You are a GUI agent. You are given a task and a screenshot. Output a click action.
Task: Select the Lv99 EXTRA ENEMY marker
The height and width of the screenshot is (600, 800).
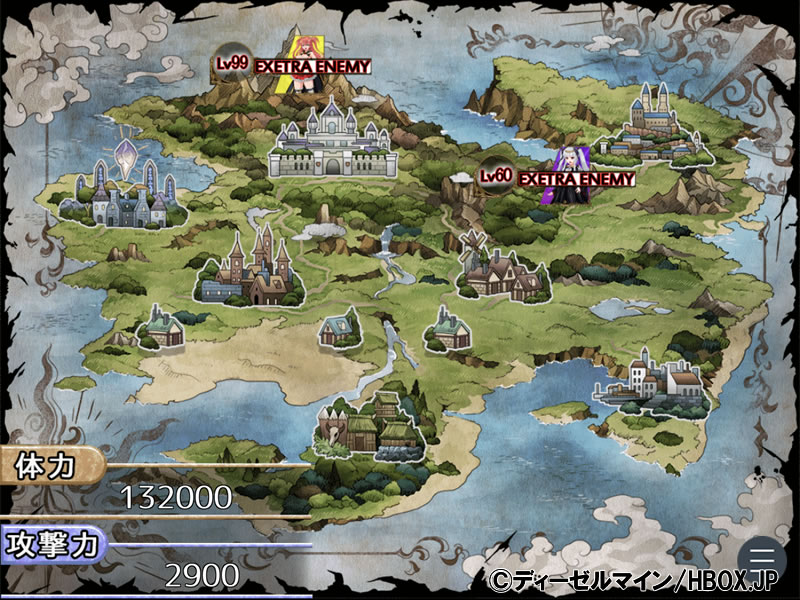click(296, 64)
